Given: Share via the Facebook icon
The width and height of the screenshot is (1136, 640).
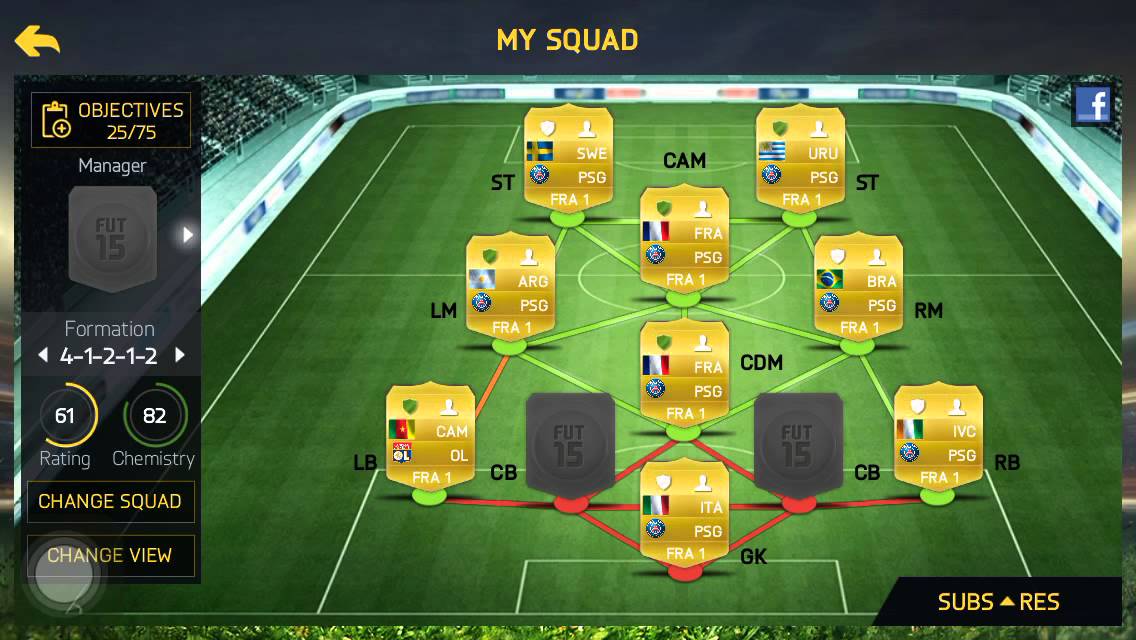Looking at the screenshot, I should click(1092, 105).
